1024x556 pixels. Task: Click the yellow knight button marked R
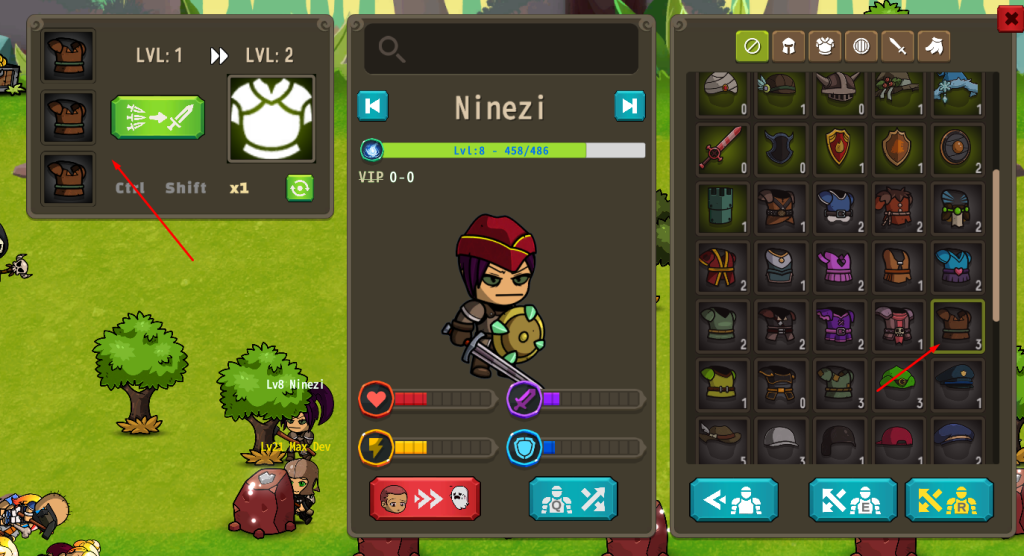point(948,499)
